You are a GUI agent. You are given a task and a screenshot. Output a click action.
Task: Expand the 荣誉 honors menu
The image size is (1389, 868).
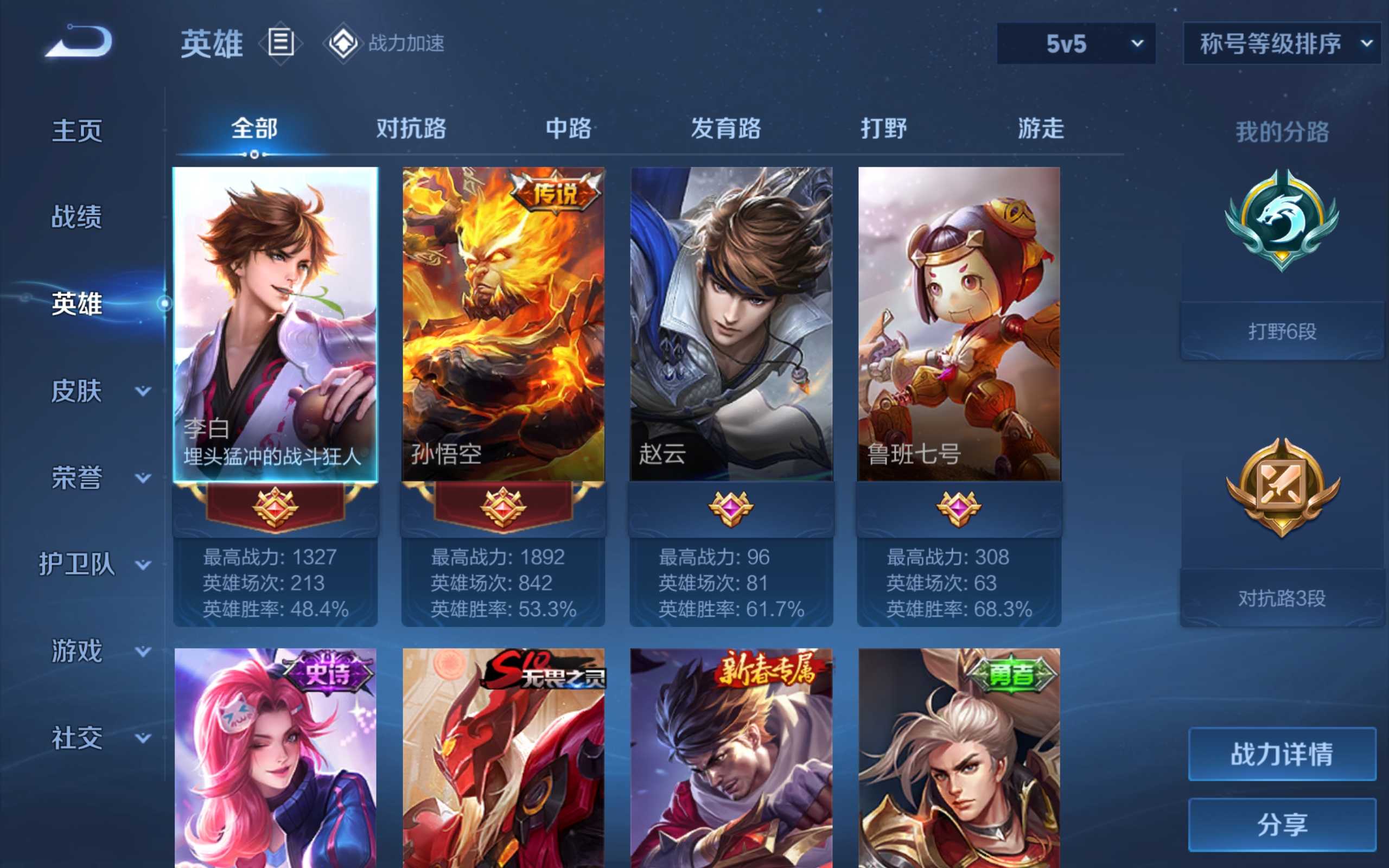(98, 477)
